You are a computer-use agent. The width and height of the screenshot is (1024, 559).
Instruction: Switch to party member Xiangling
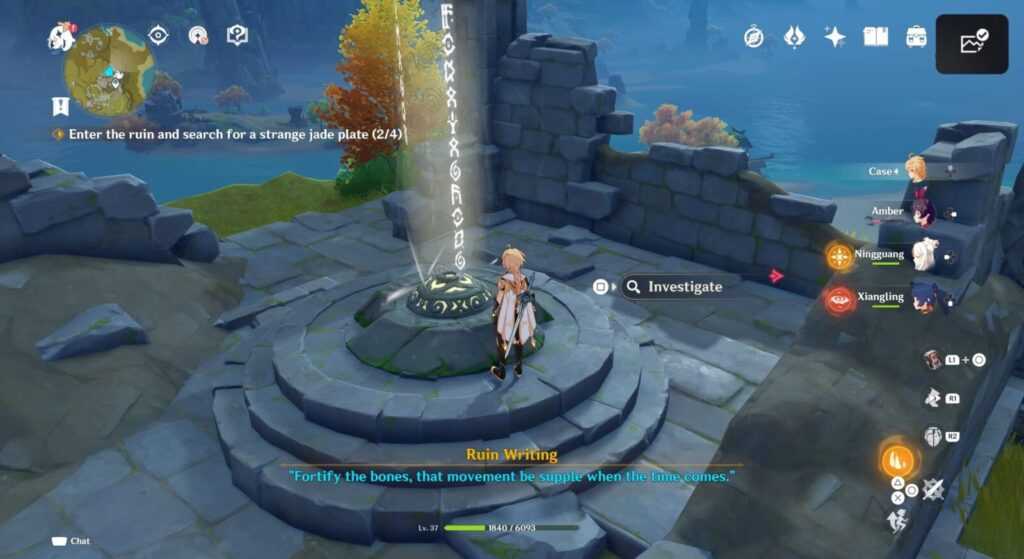(922, 298)
